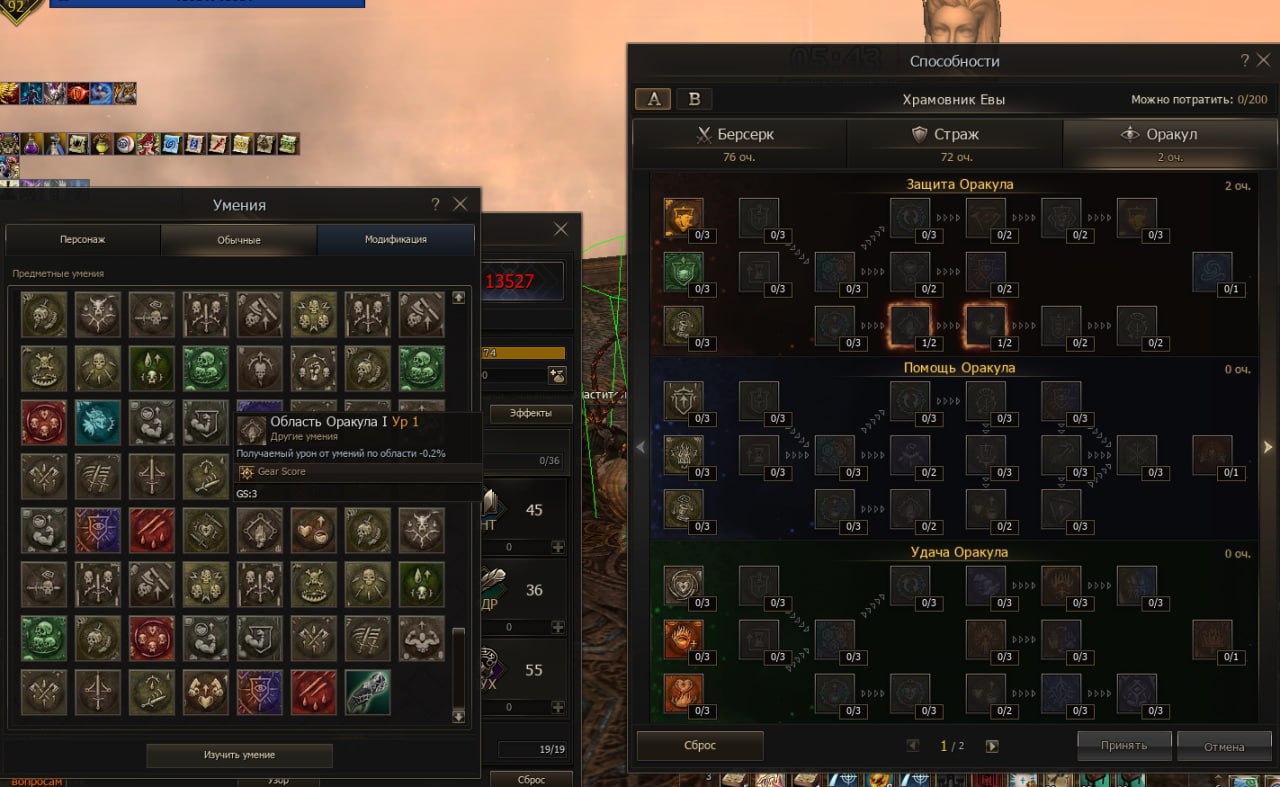Switch to the Берсерк tab
This screenshot has height=787, width=1280.
coord(739,143)
